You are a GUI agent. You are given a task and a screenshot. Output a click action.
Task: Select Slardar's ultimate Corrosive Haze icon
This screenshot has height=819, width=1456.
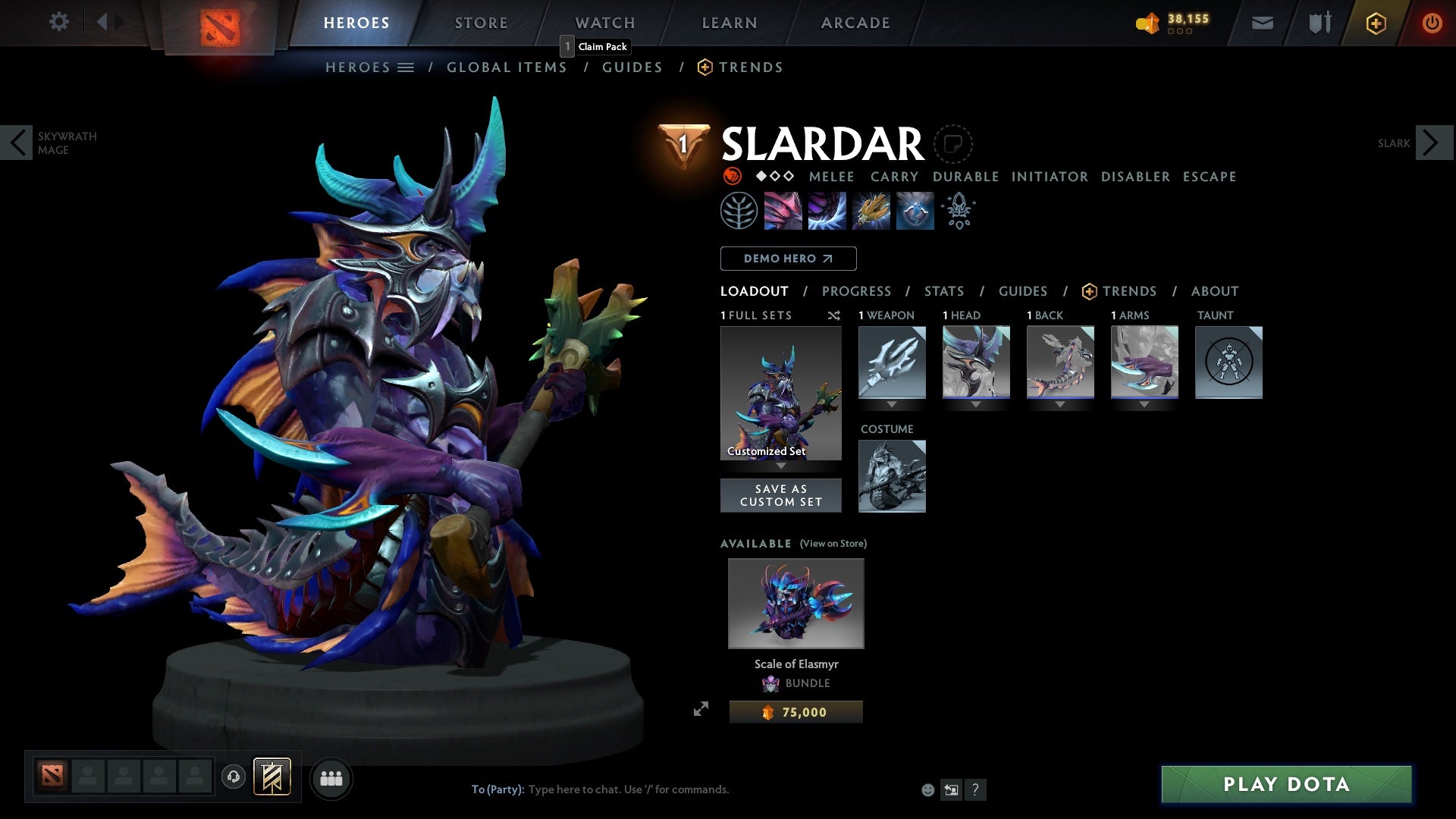[x=915, y=211]
